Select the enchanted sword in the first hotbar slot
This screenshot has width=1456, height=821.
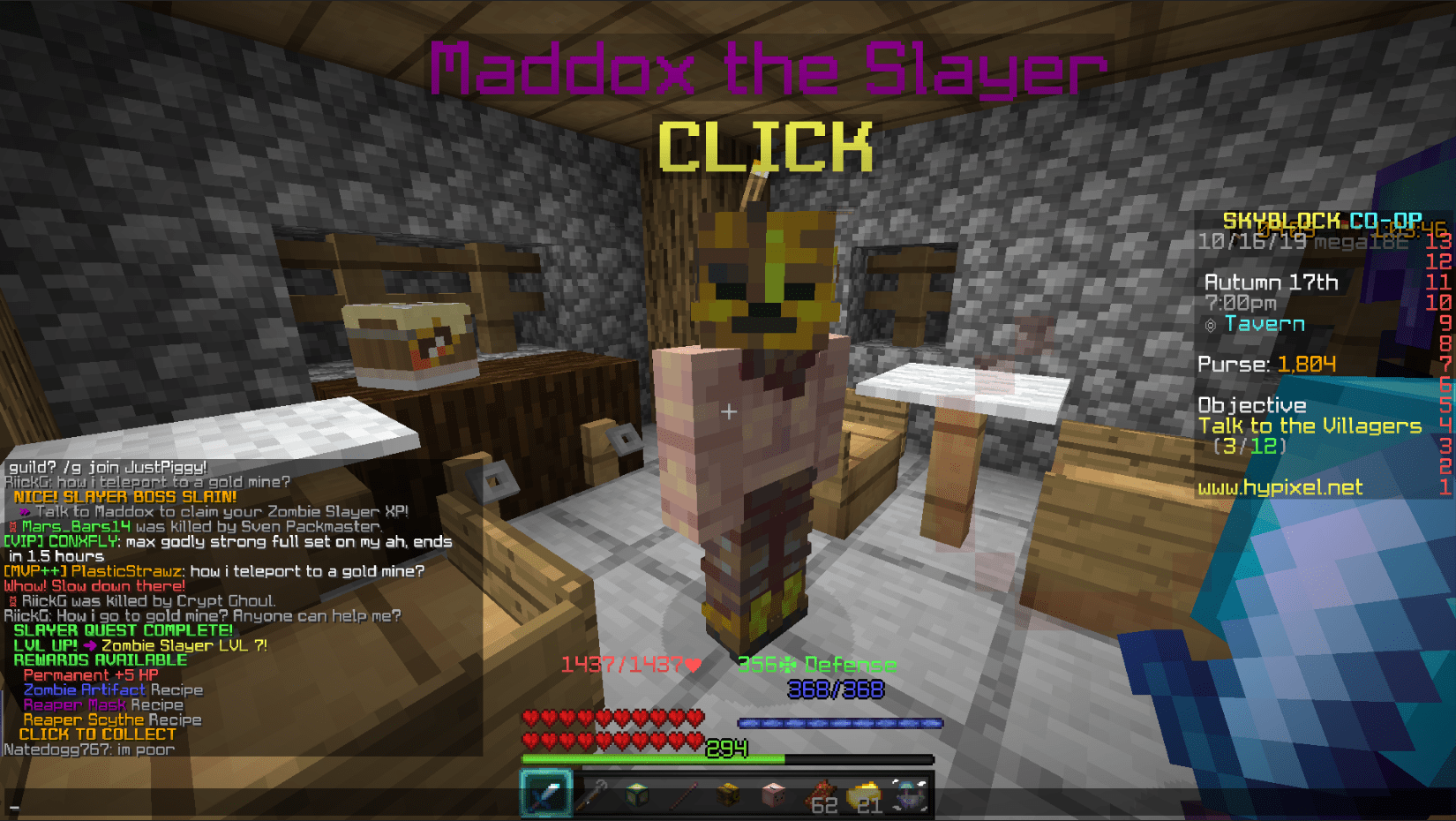pyautogui.click(x=545, y=793)
